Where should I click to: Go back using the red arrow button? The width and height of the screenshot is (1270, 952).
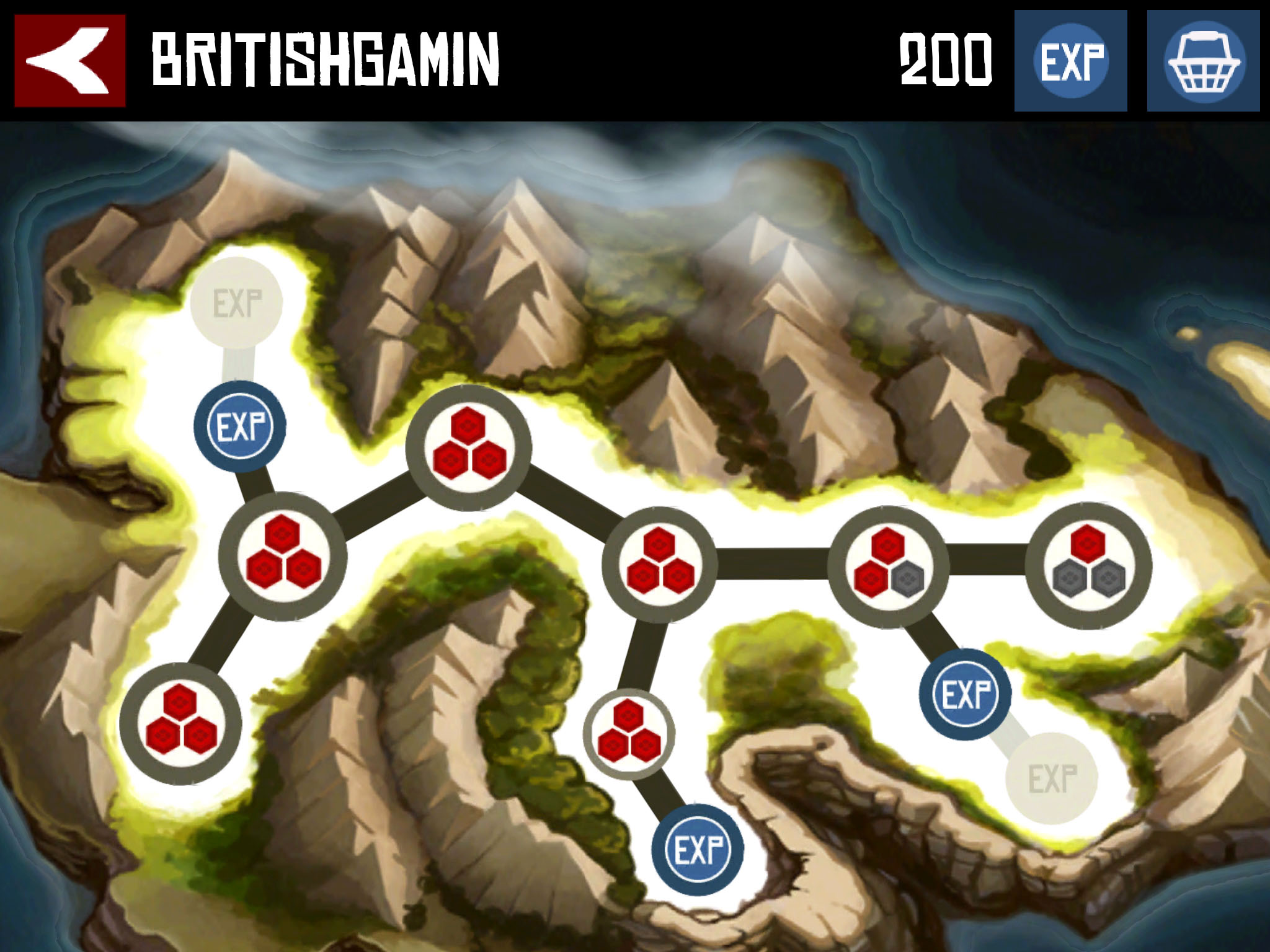point(69,61)
